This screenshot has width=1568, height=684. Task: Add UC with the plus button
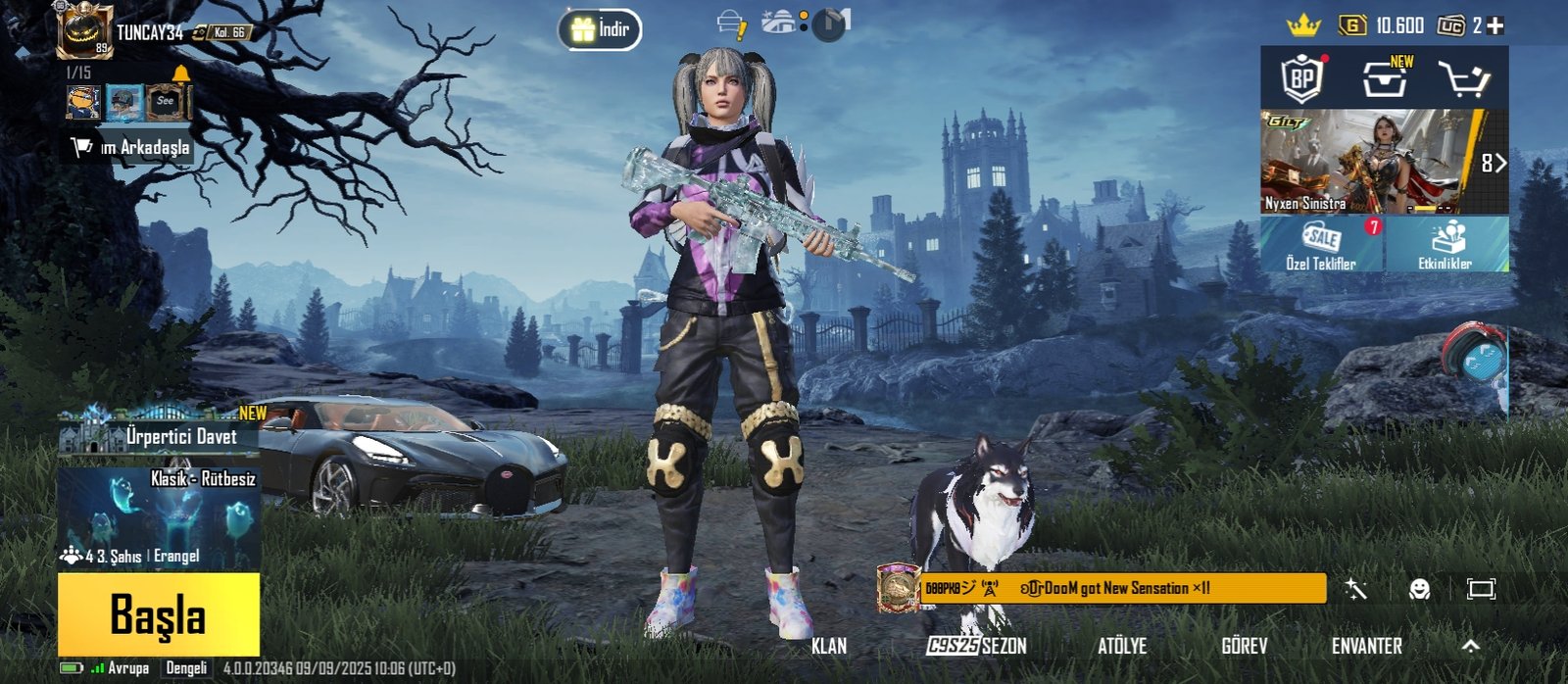point(1495,26)
